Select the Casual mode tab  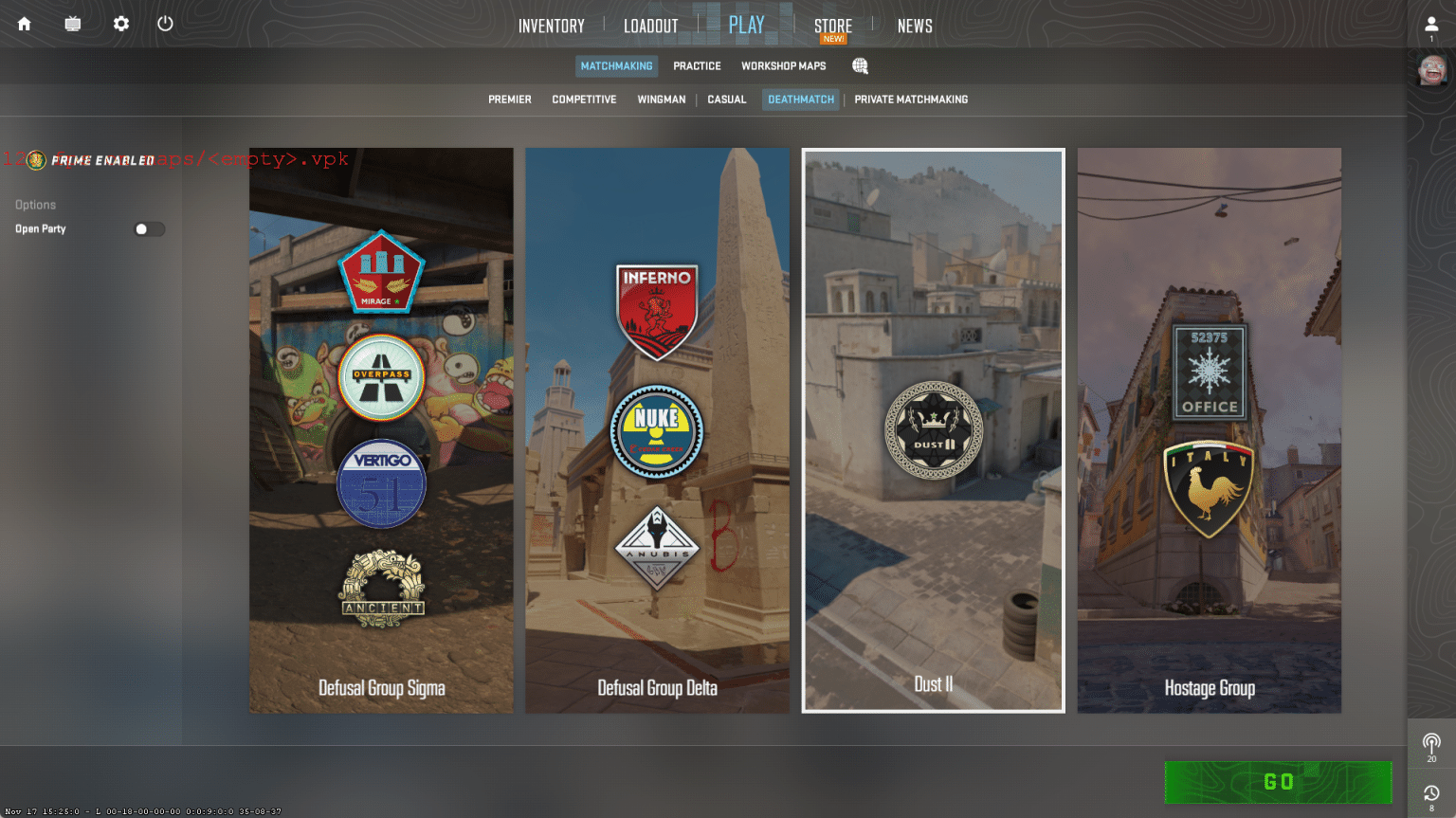(726, 100)
